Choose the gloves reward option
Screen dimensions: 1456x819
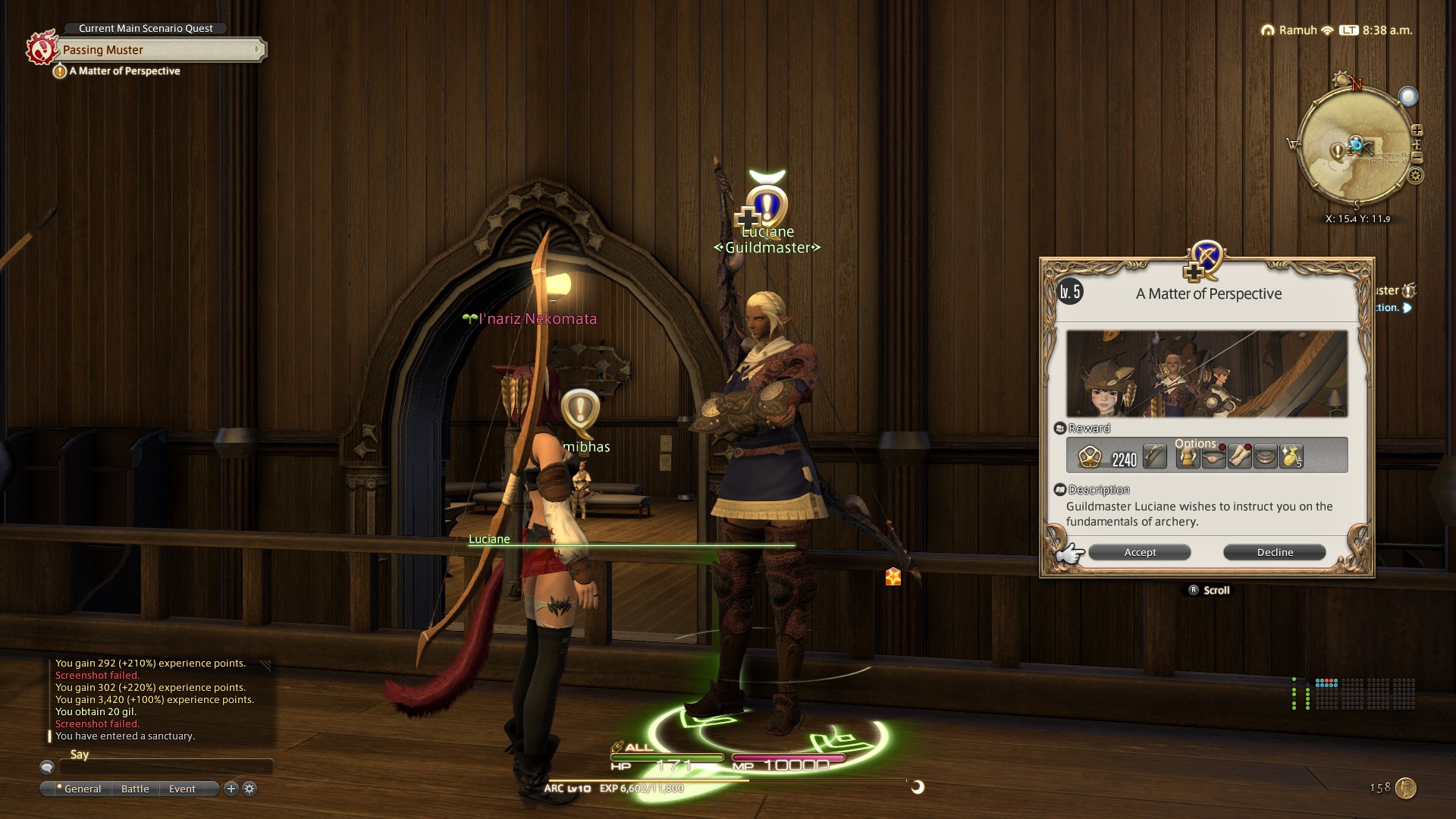(x=1239, y=457)
